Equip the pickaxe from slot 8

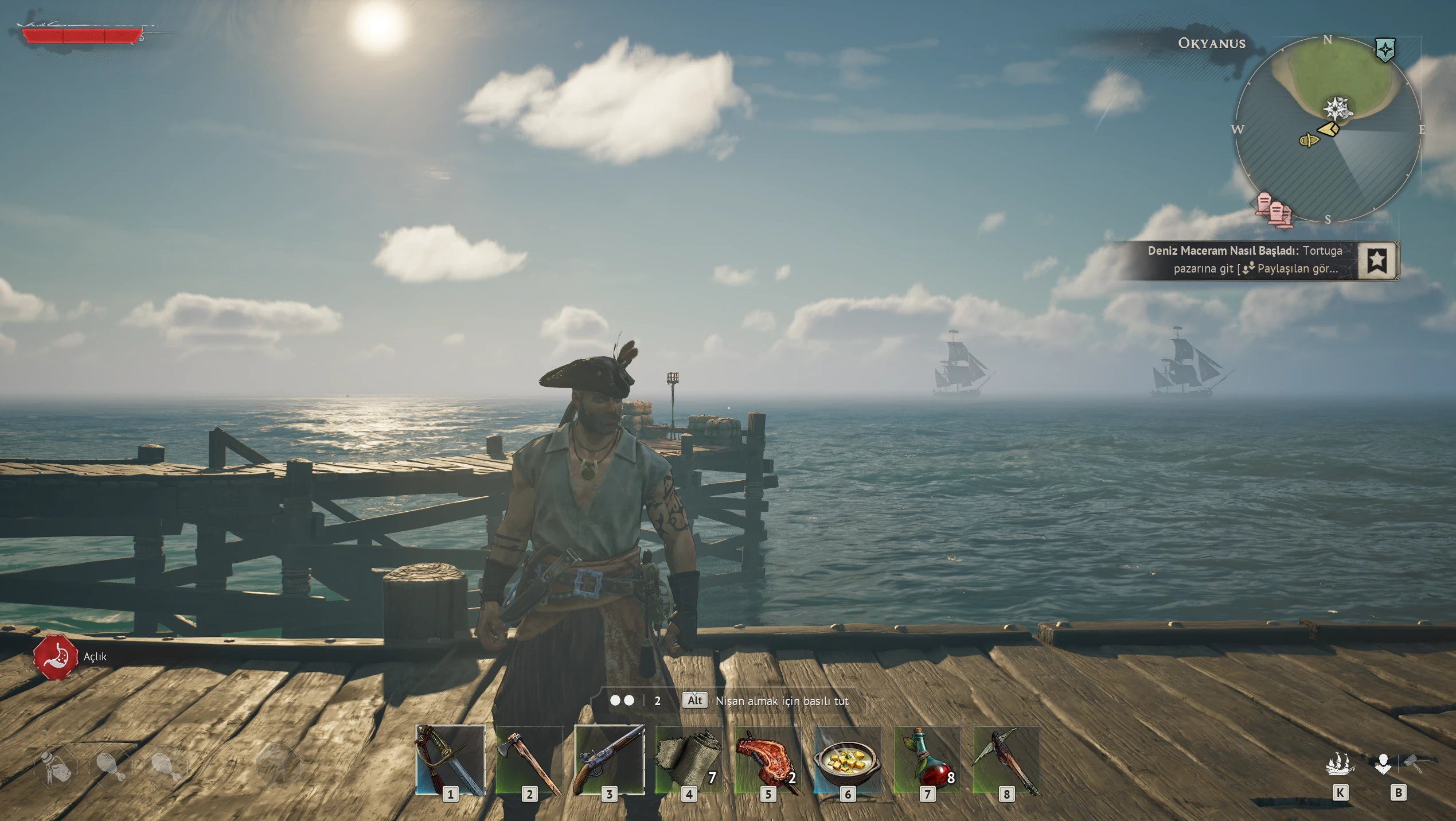click(1006, 760)
